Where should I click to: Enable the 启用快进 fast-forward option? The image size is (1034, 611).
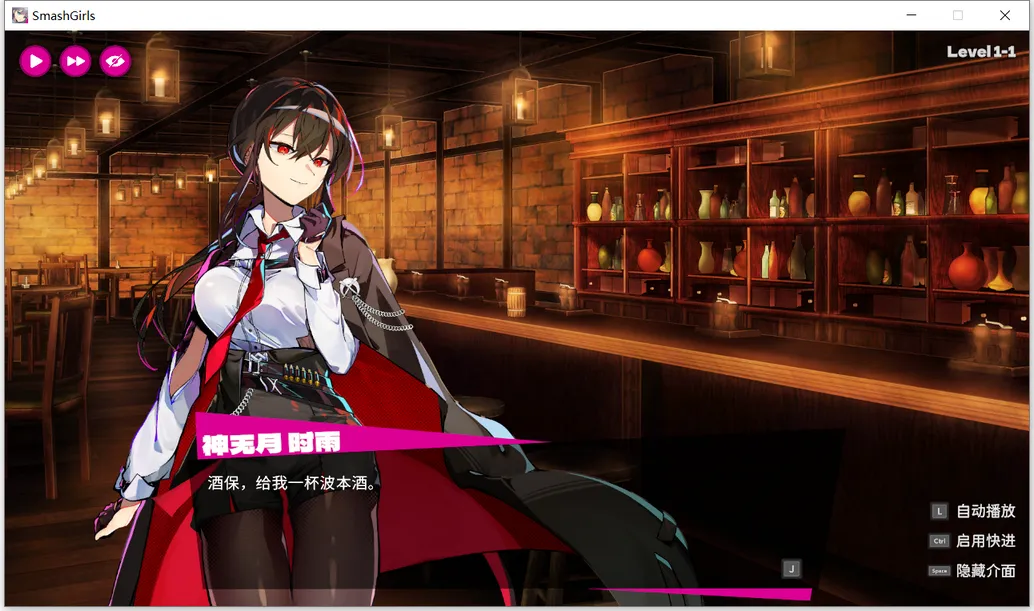[985, 541]
